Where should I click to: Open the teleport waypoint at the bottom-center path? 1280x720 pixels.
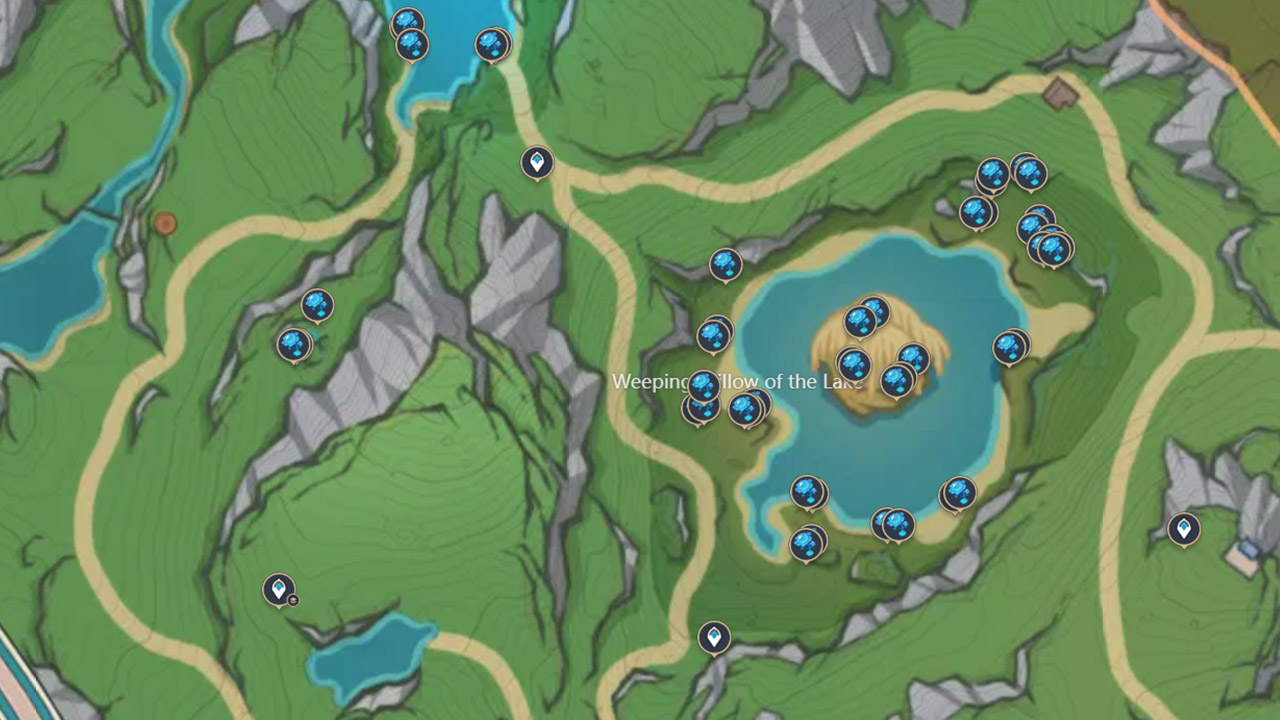[713, 637]
